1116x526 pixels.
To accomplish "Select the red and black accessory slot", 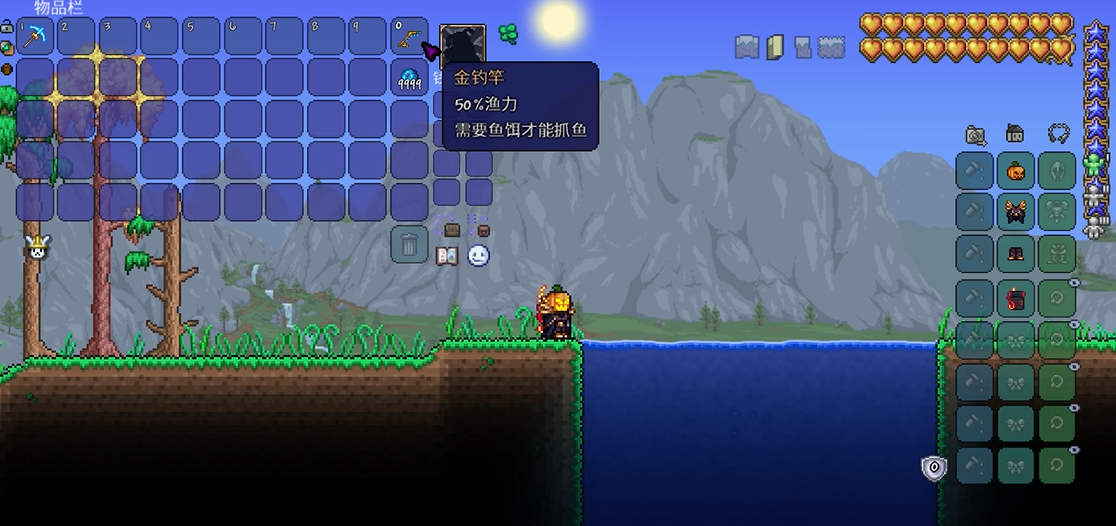I will [1016, 297].
